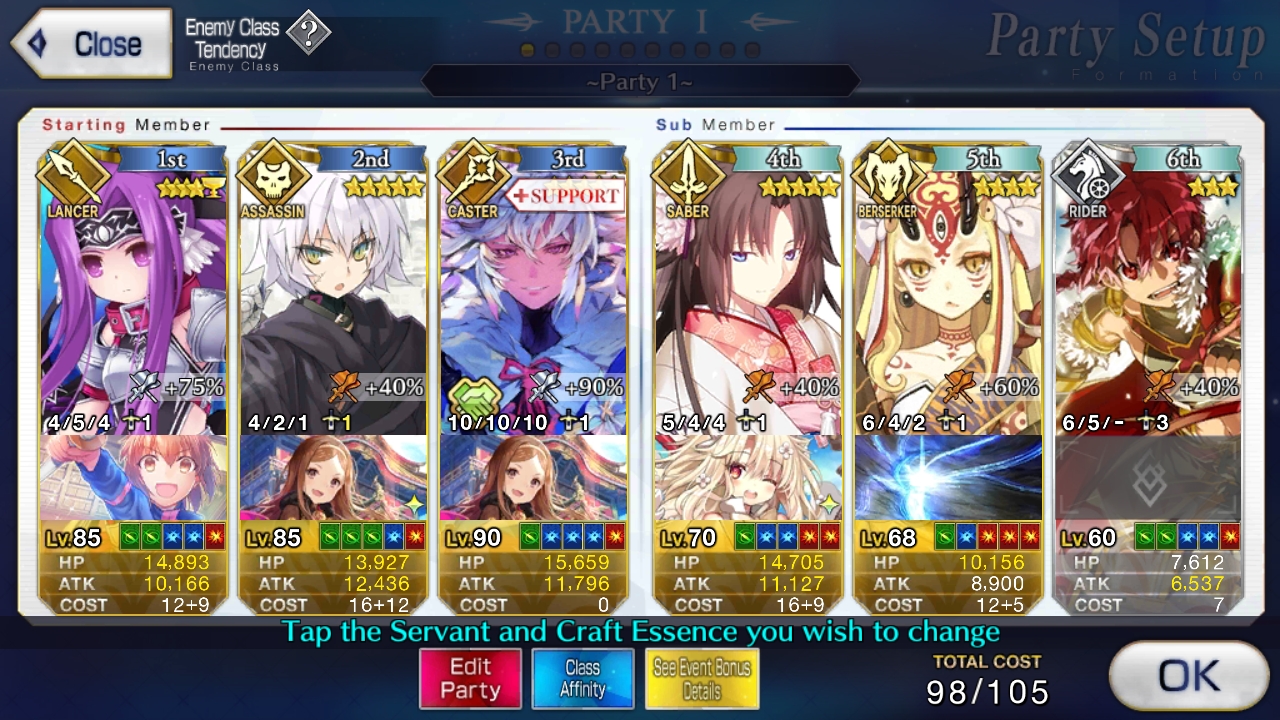Viewport: 1280px width, 720px height.
Task: Open the Edit Party menu
Action: [470, 679]
